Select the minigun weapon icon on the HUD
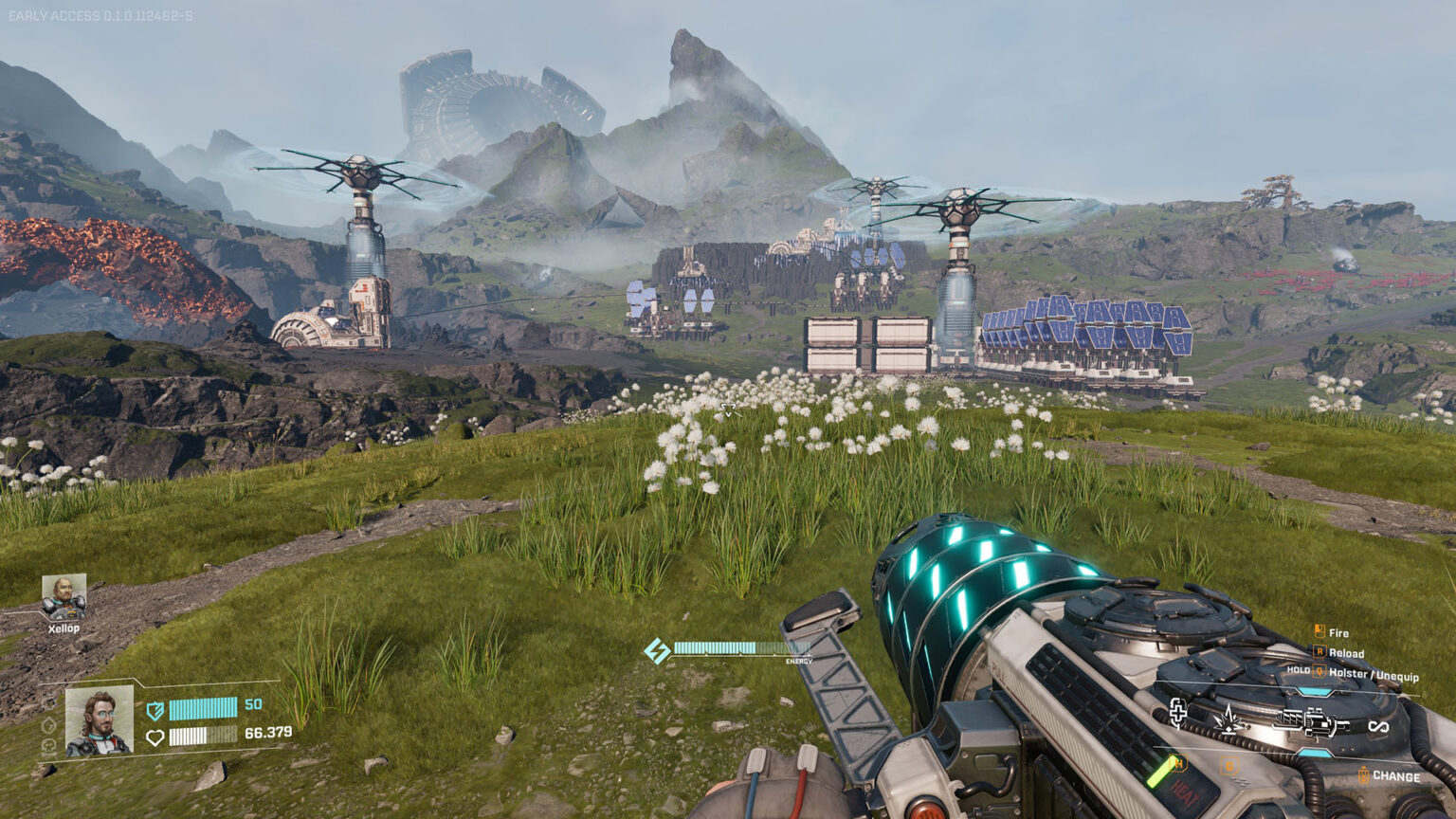The width and height of the screenshot is (1456, 819). (x=1310, y=721)
